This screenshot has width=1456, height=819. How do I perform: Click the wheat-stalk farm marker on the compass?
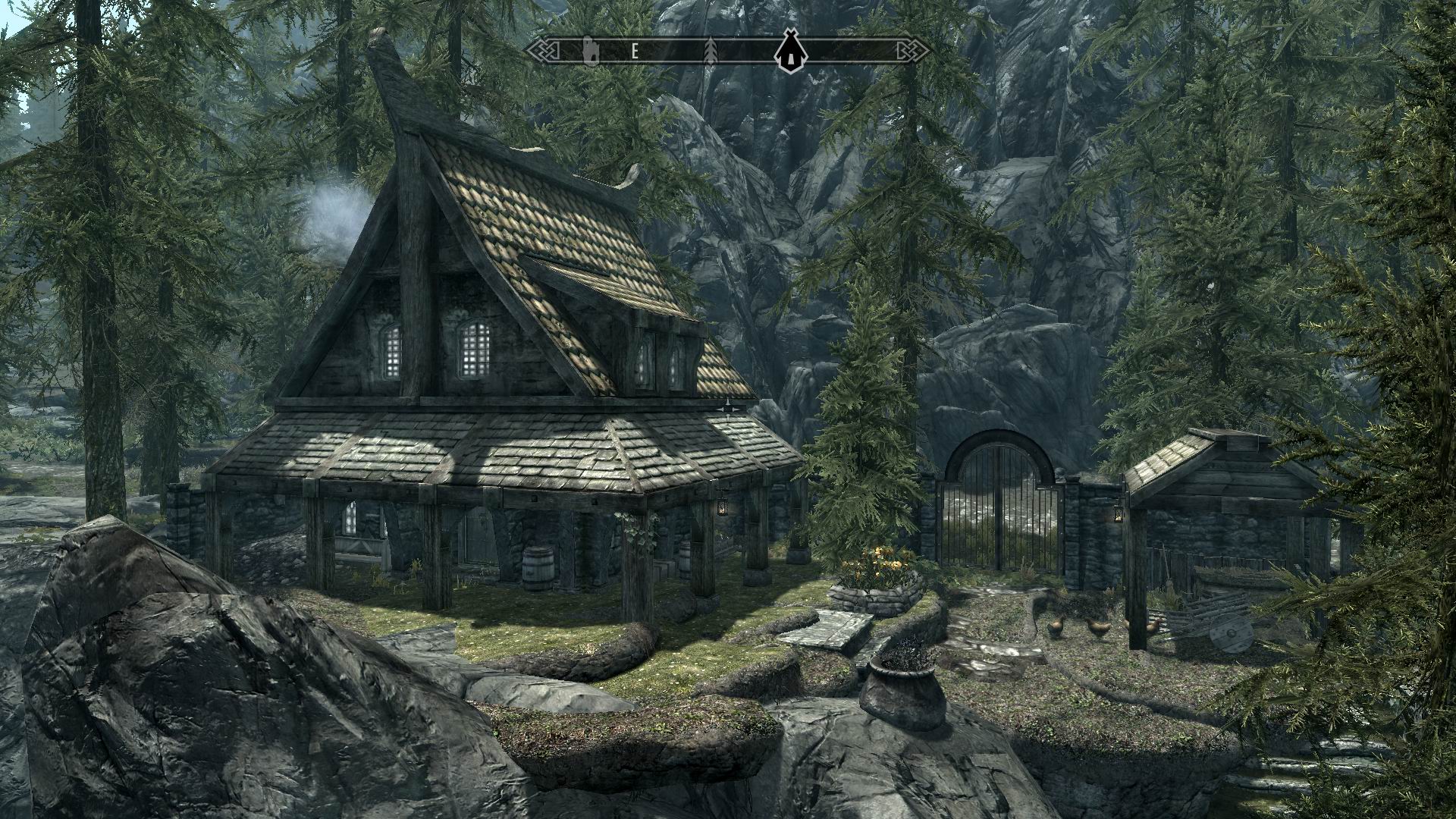(711, 50)
